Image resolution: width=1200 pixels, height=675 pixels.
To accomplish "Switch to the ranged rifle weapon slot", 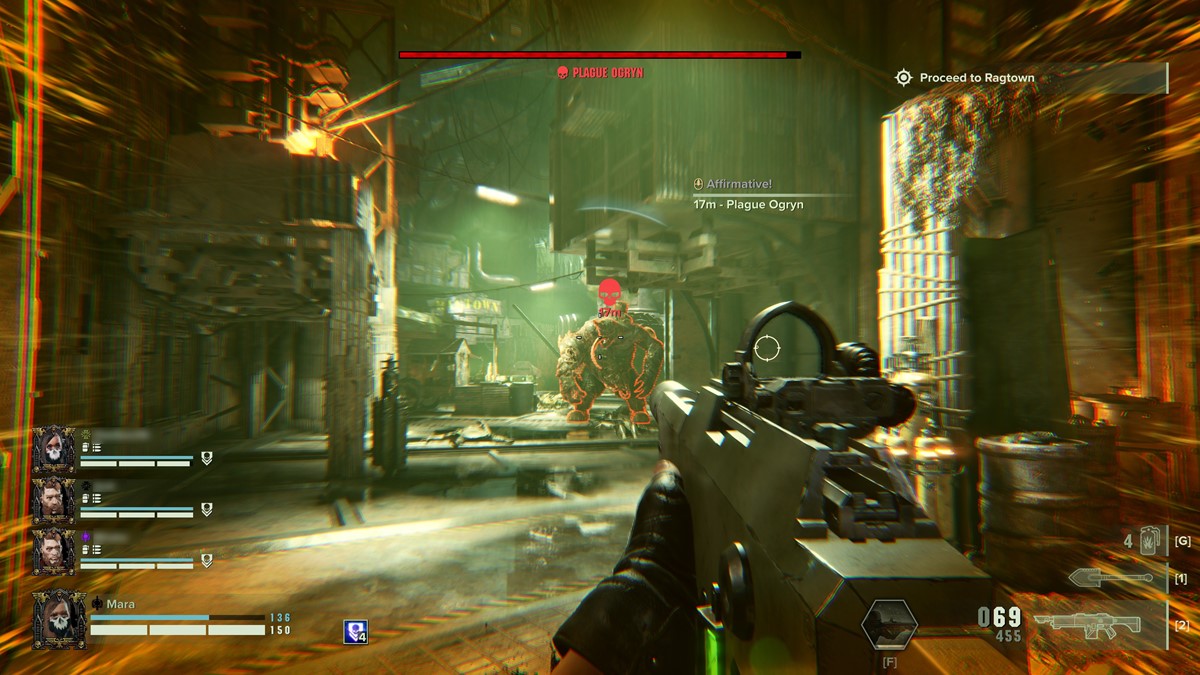I will point(1087,625).
